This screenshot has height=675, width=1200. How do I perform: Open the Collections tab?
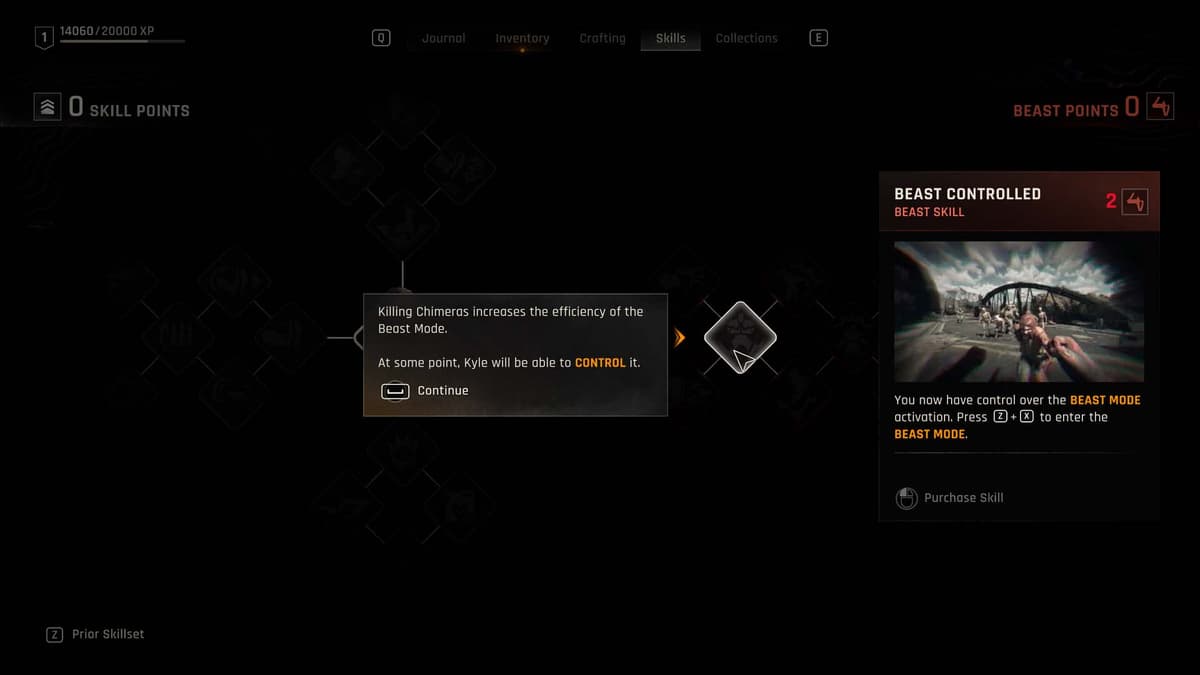tap(746, 38)
